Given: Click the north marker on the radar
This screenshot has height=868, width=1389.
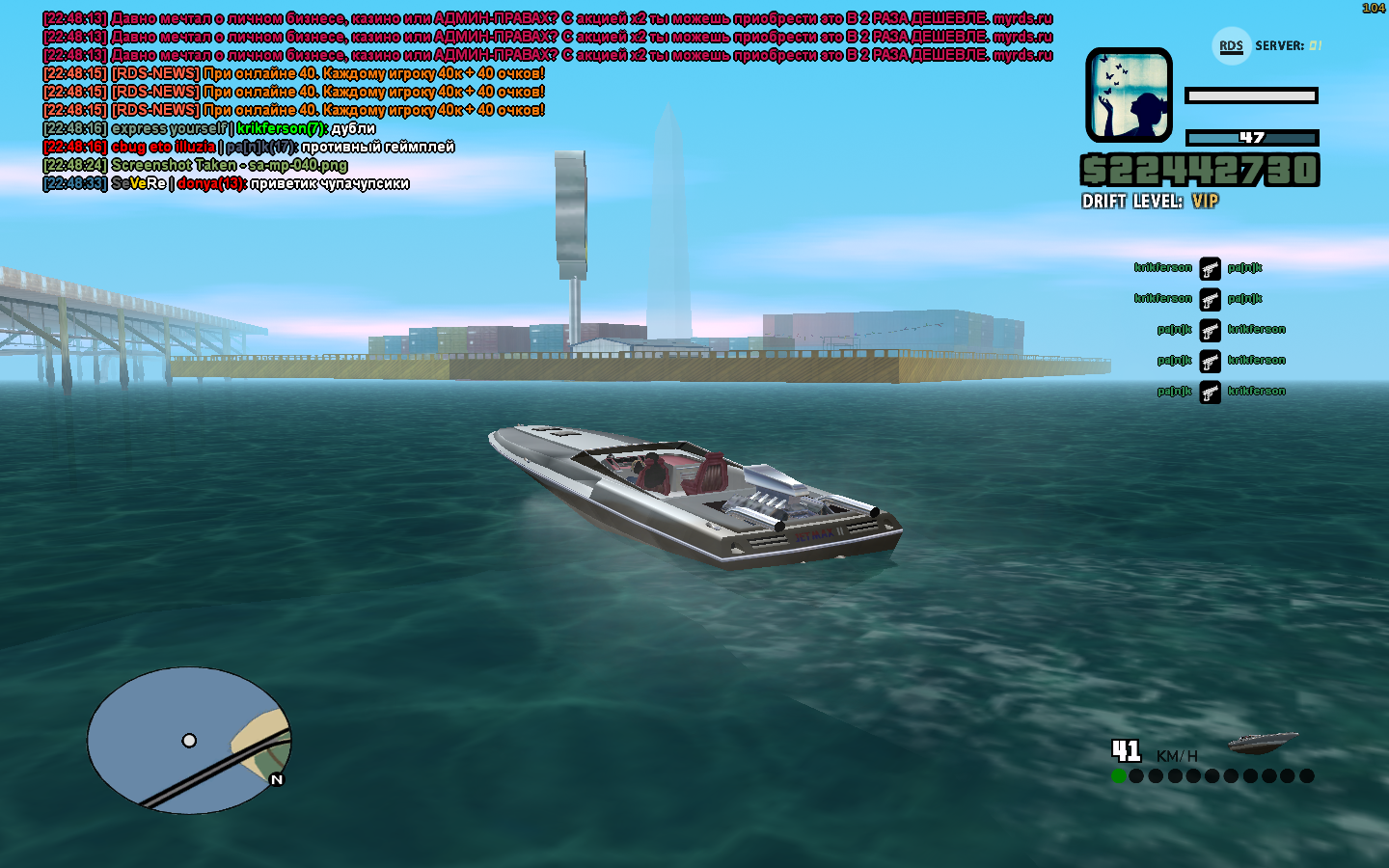Looking at the screenshot, I should [277, 779].
